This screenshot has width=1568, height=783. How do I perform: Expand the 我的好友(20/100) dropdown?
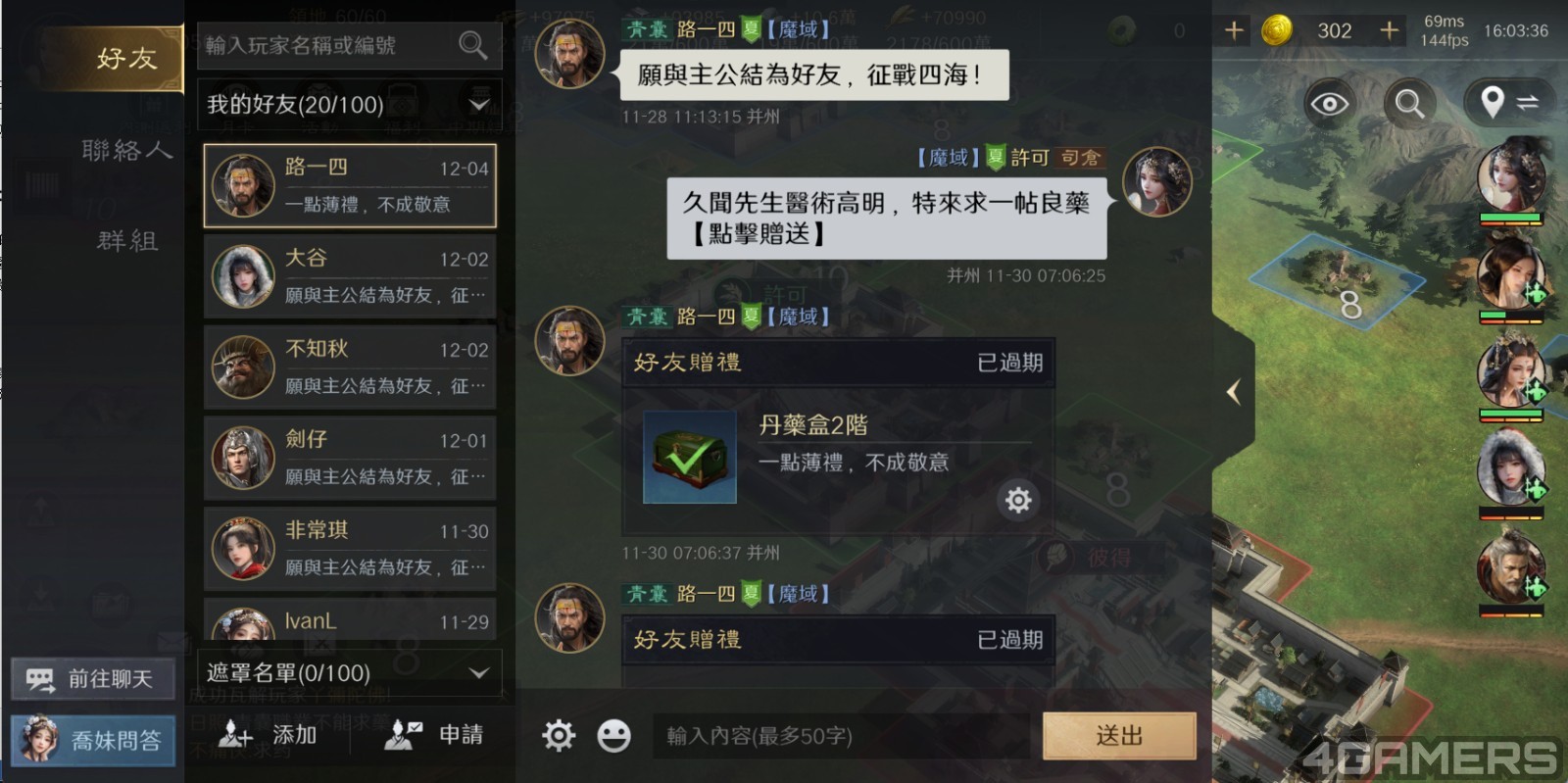tap(479, 104)
